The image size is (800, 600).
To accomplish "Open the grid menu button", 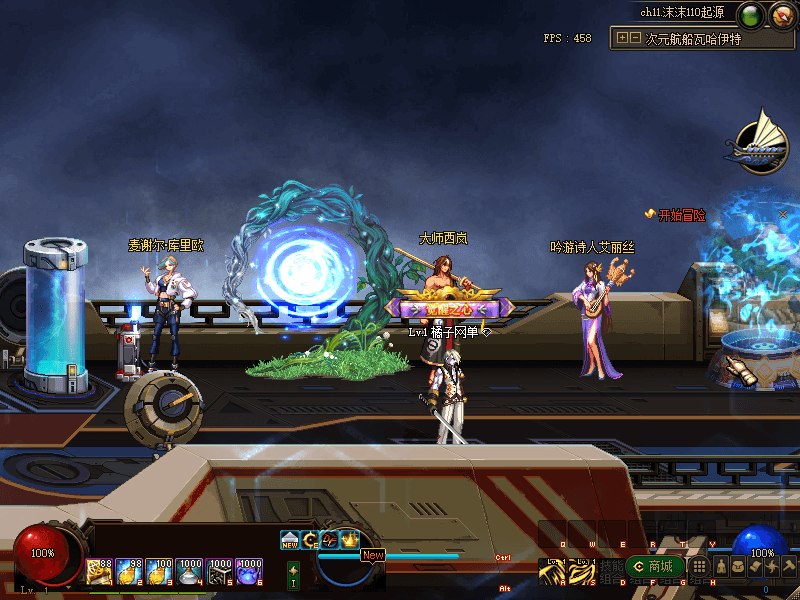I will [701, 567].
